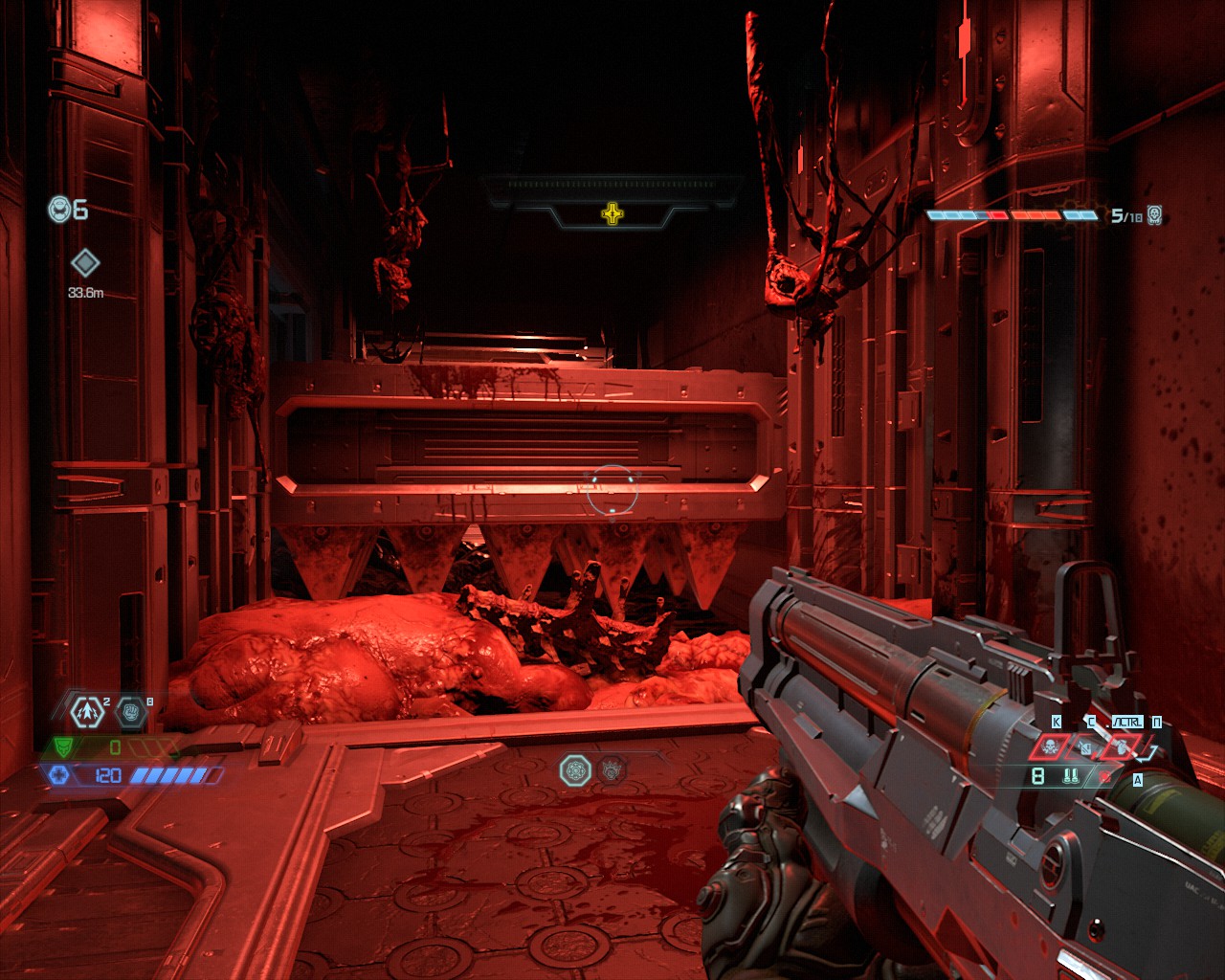The width and height of the screenshot is (1225, 980).
Task: Activate the flame belch equipment icon
Action: coord(1121,746)
